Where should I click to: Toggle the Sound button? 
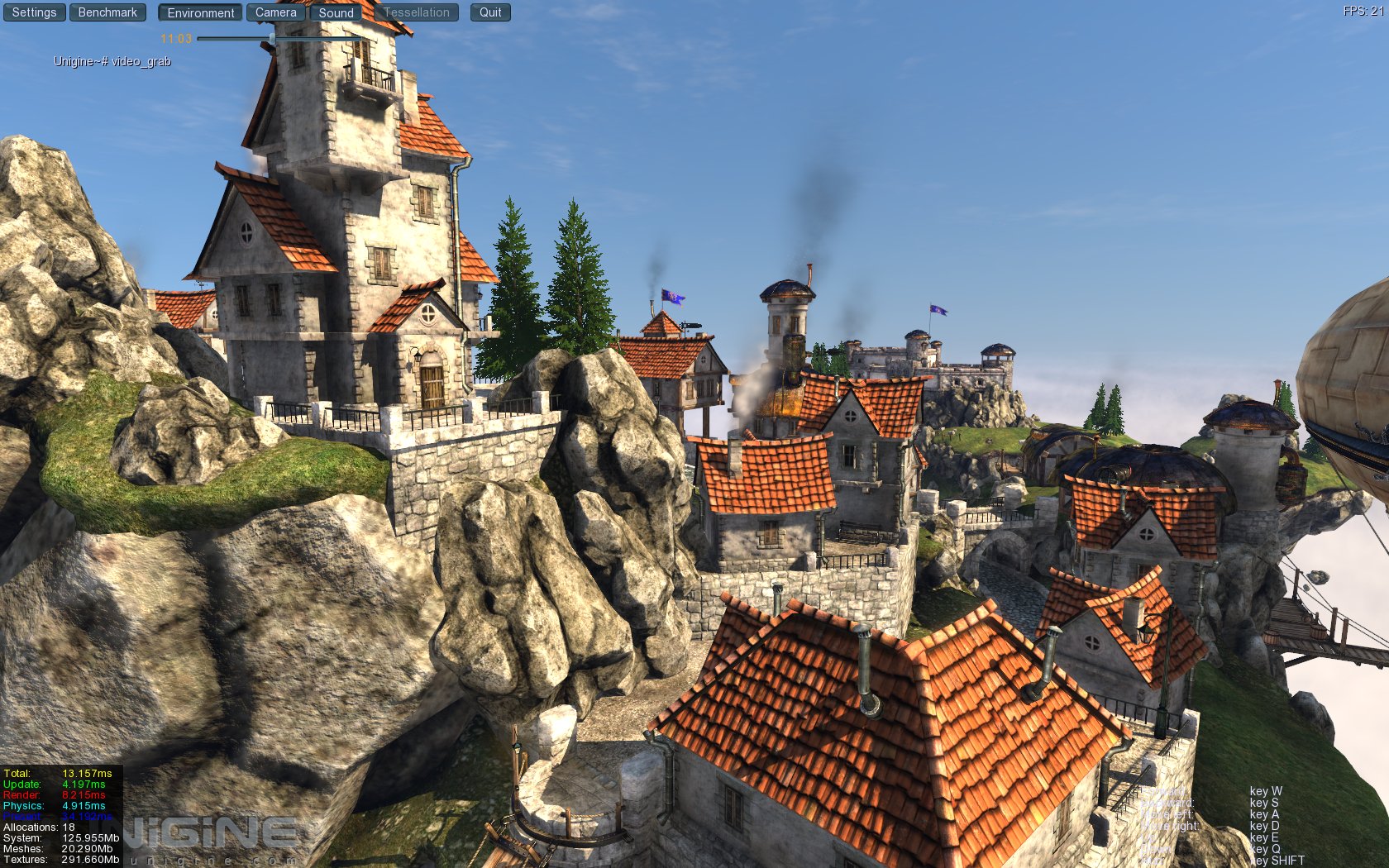pyautogui.click(x=336, y=12)
